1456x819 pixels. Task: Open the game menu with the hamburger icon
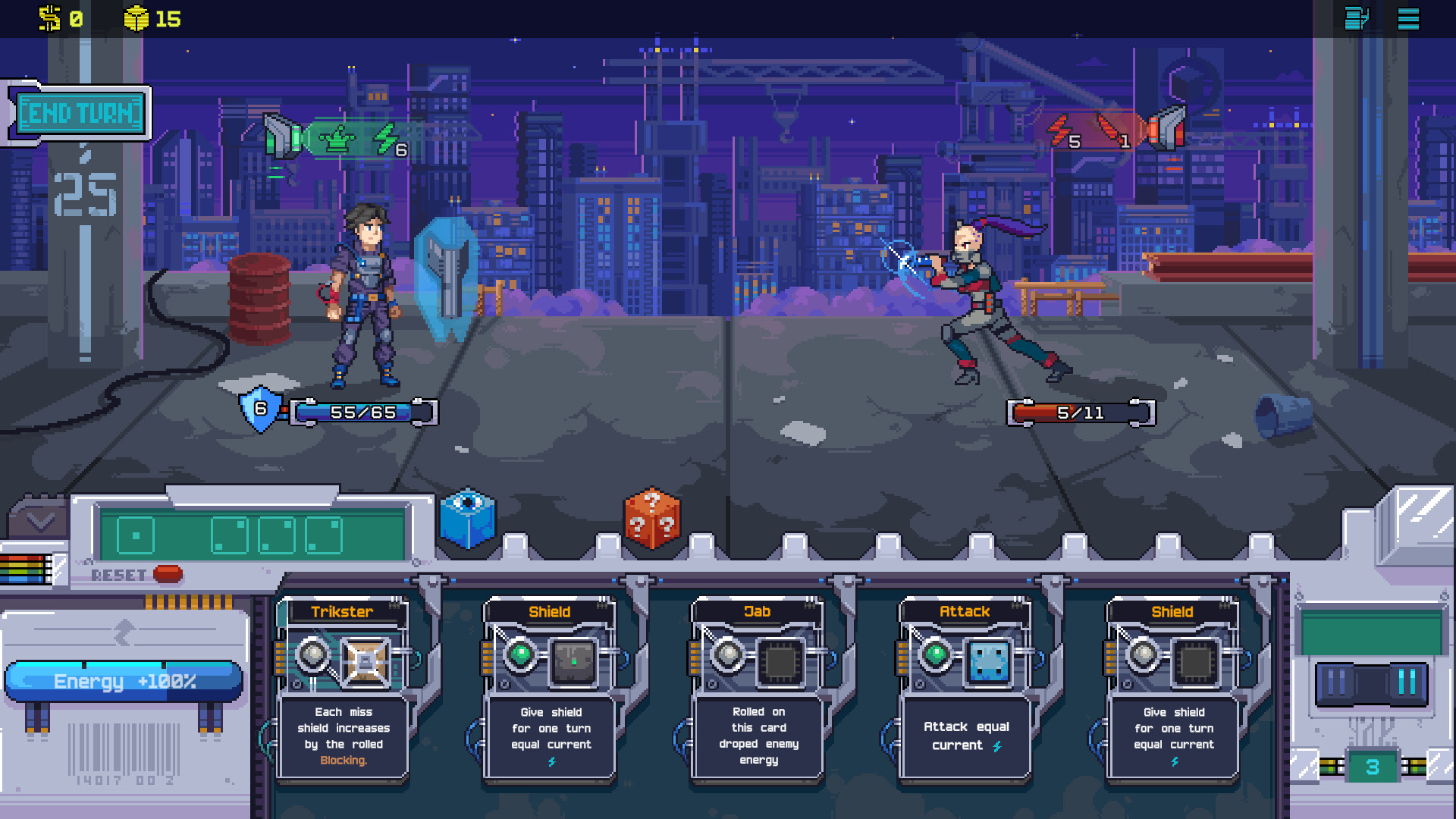(1408, 19)
